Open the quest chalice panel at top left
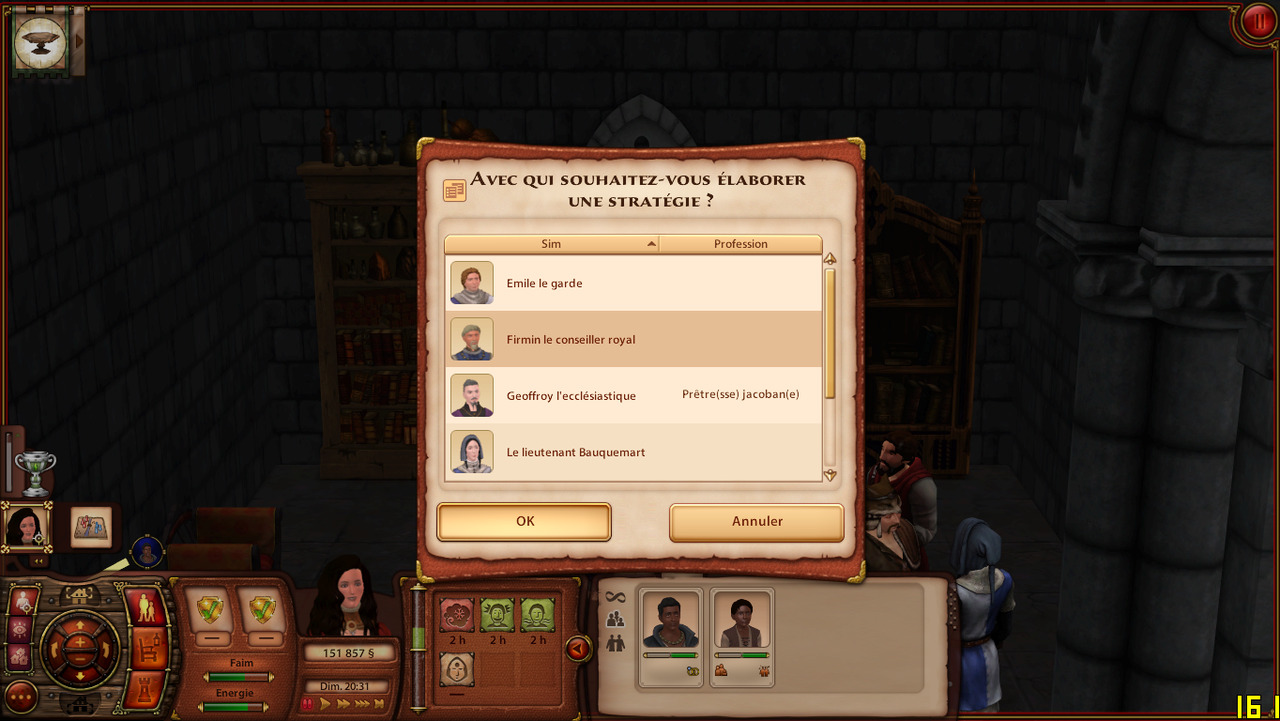 [x=41, y=42]
